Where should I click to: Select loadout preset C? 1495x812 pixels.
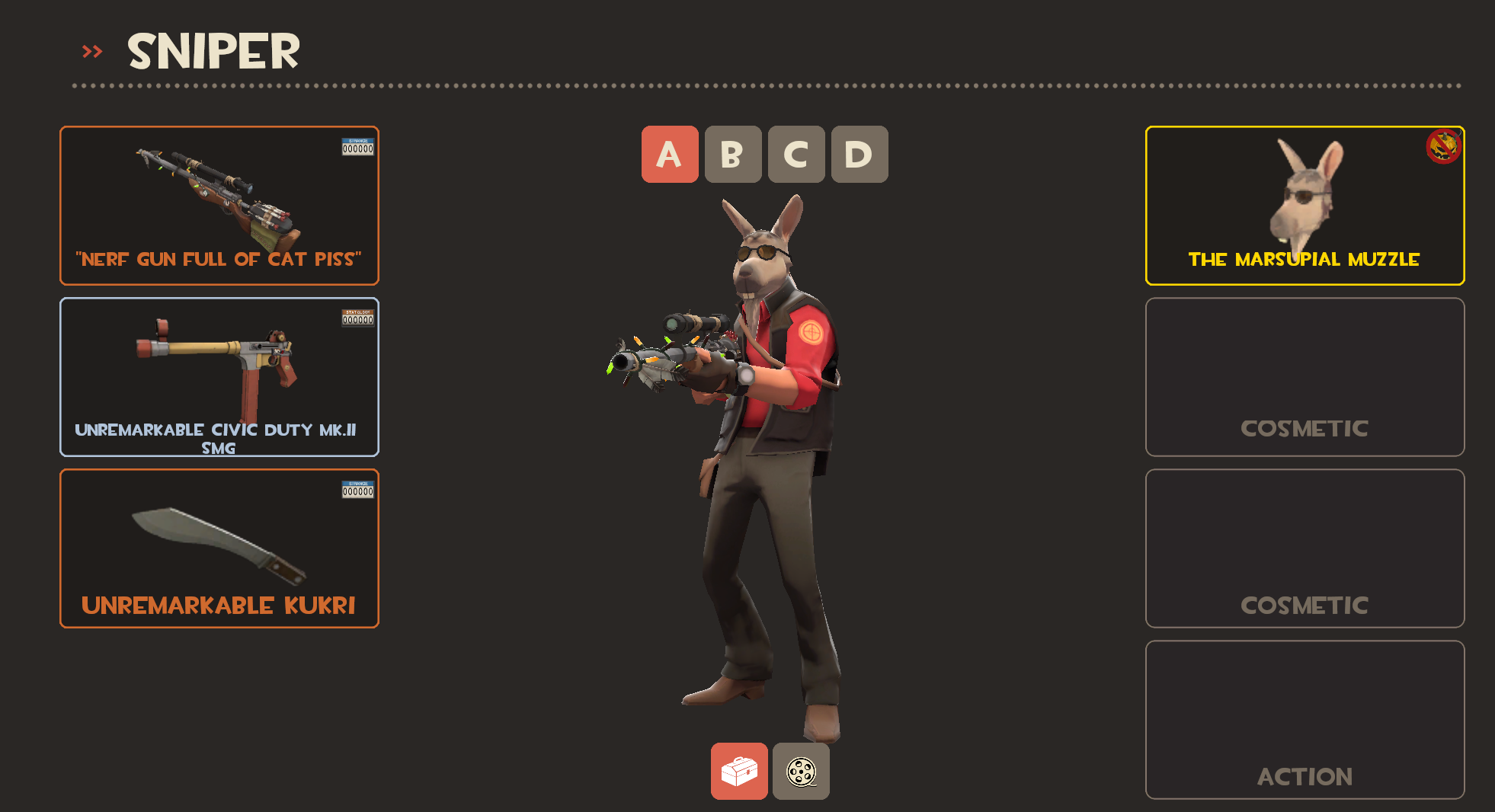click(796, 155)
